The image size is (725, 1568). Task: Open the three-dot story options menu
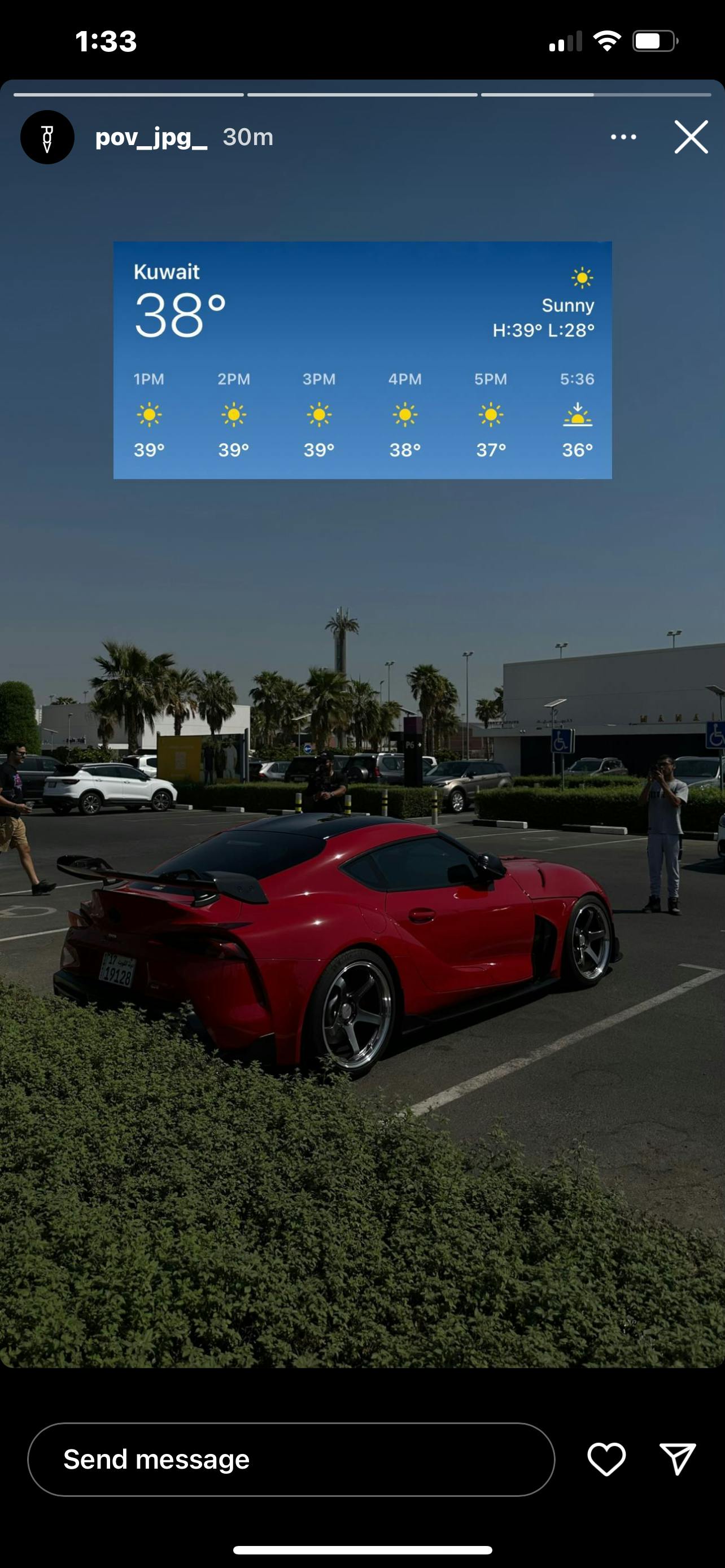click(x=623, y=137)
